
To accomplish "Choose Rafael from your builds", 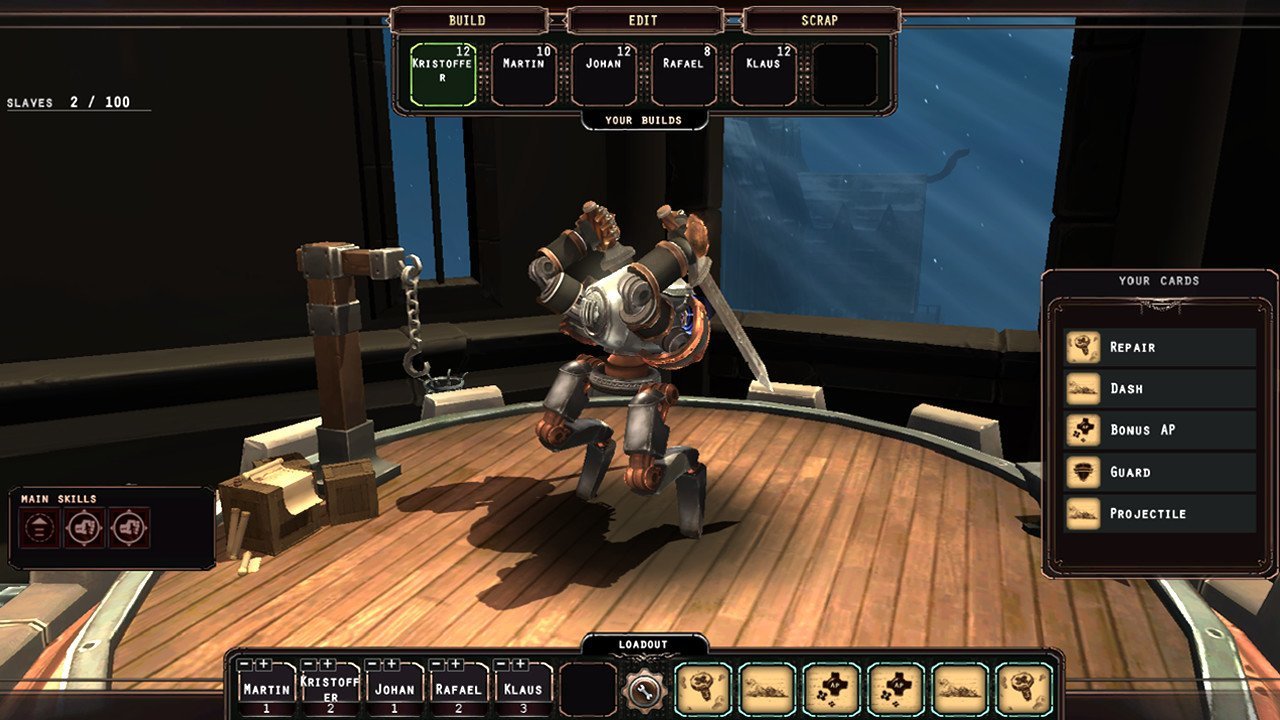I will [x=684, y=75].
